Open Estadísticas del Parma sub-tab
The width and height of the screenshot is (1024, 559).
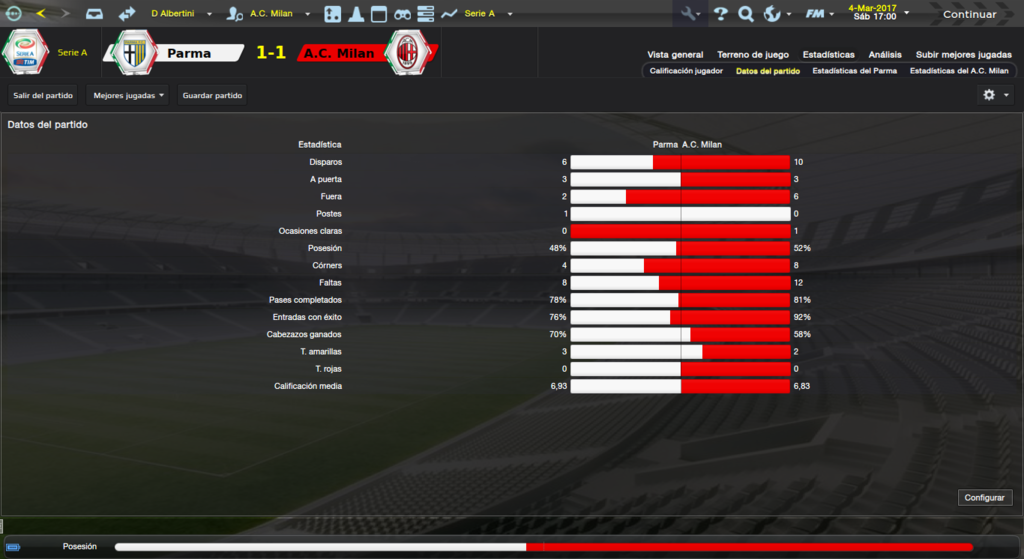pos(854,71)
